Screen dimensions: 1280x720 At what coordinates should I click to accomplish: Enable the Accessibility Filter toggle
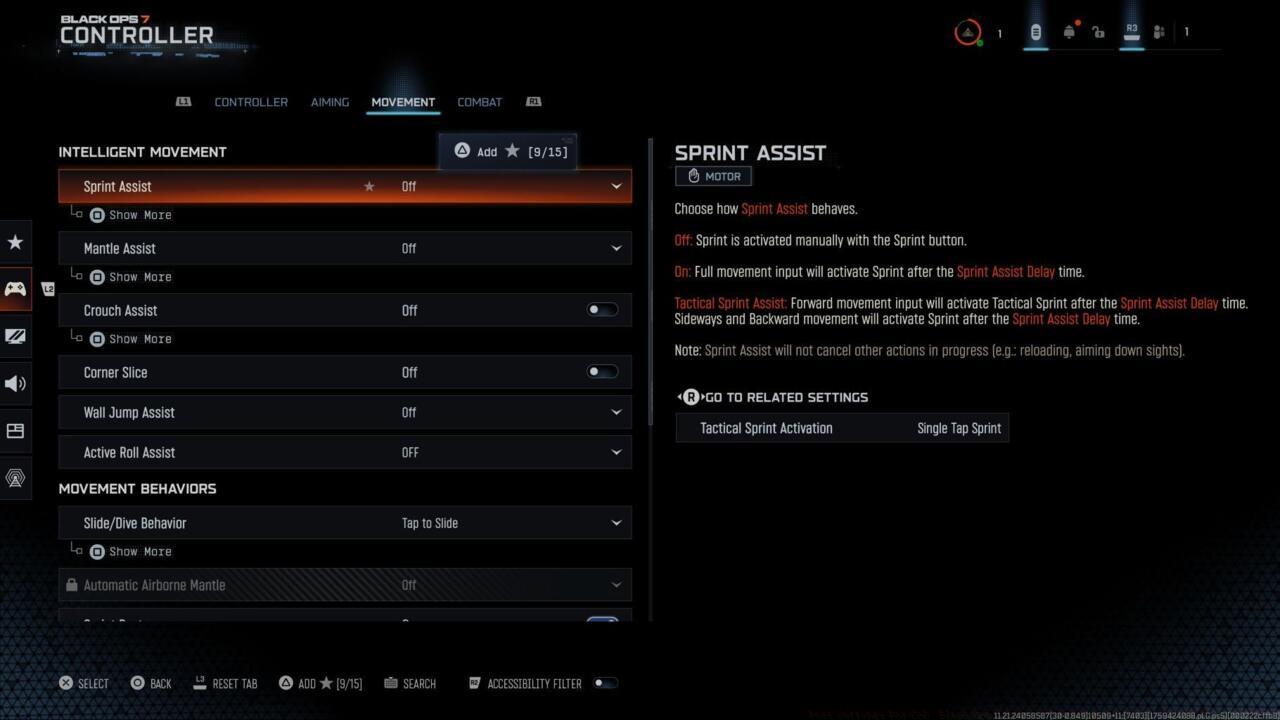[x=605, y=683]
